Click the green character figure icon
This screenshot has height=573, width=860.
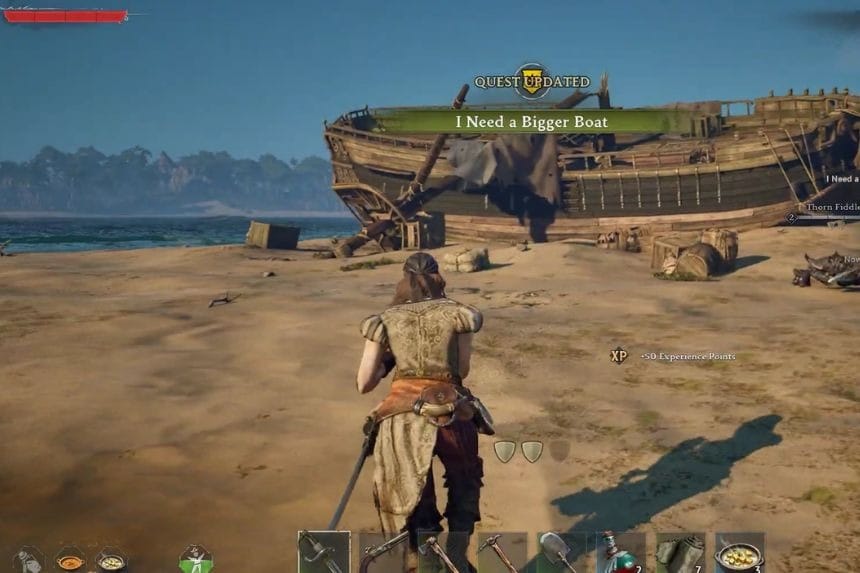[x=196, y=558]
